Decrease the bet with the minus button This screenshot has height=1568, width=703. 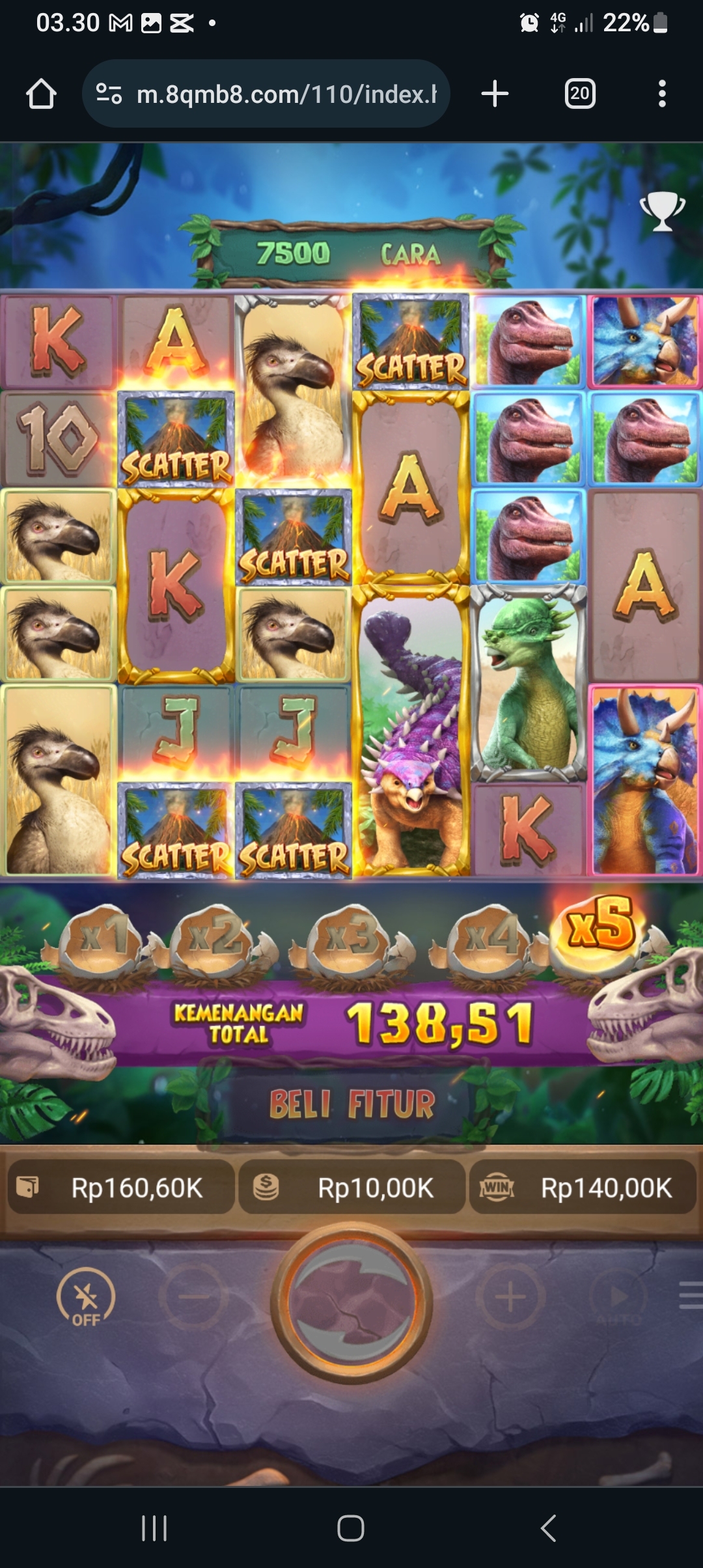pyautogui.click(x=193, y=1297)
